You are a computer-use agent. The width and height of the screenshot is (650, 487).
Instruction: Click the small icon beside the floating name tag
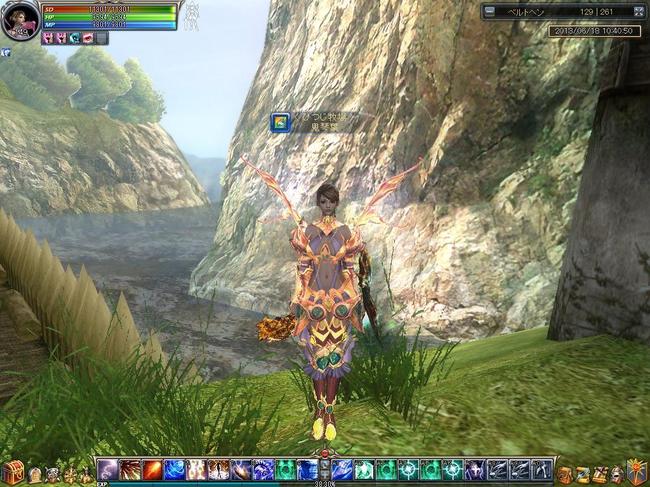282,122
